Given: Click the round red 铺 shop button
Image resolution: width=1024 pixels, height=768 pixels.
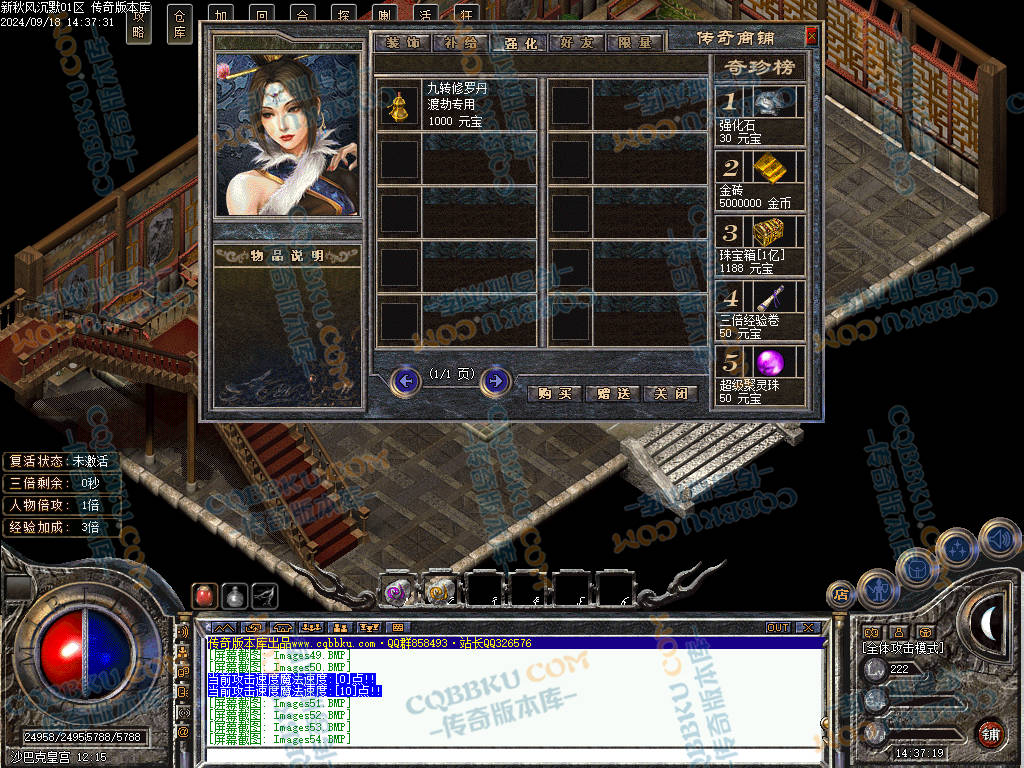Looking at the screenshot, I should pos(990,733).
